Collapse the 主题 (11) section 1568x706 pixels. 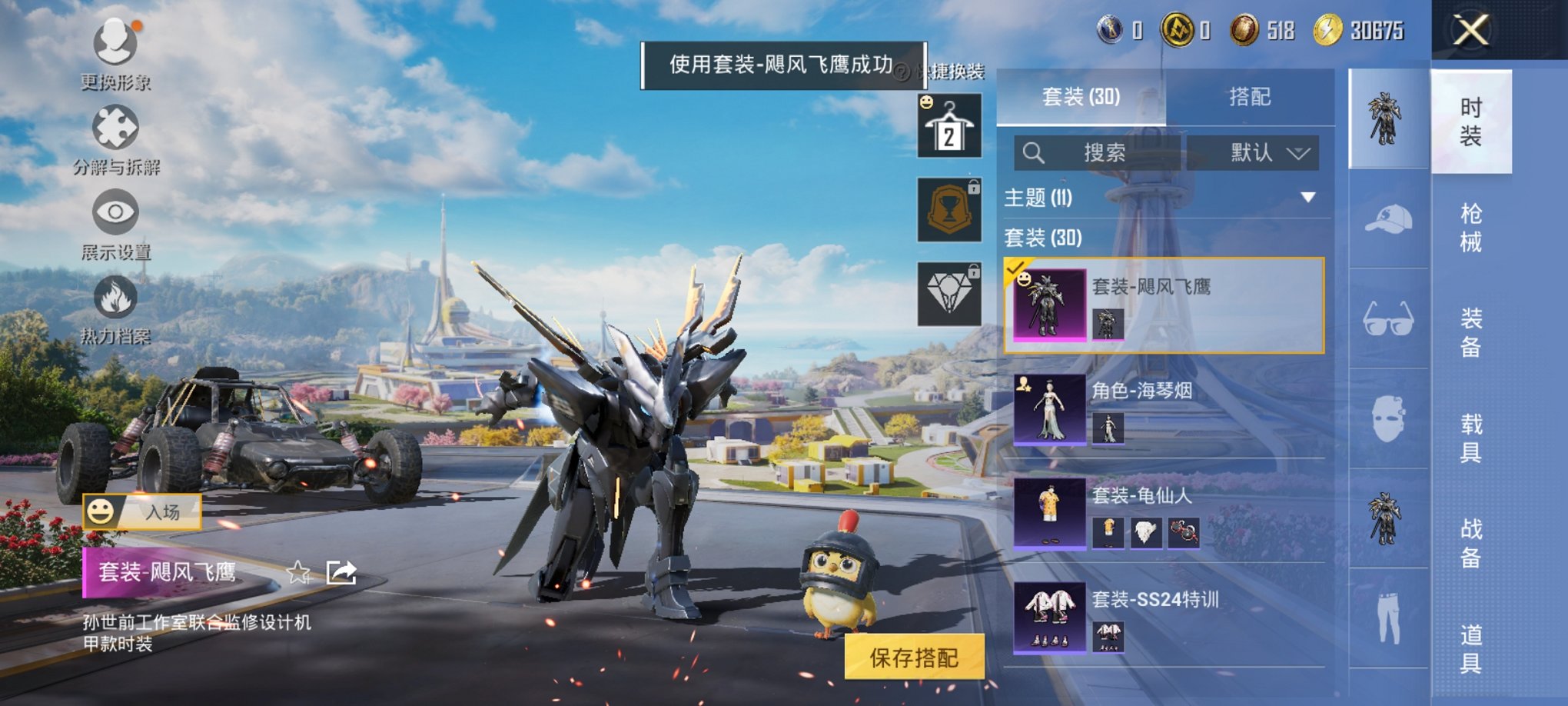(1307, 196)
